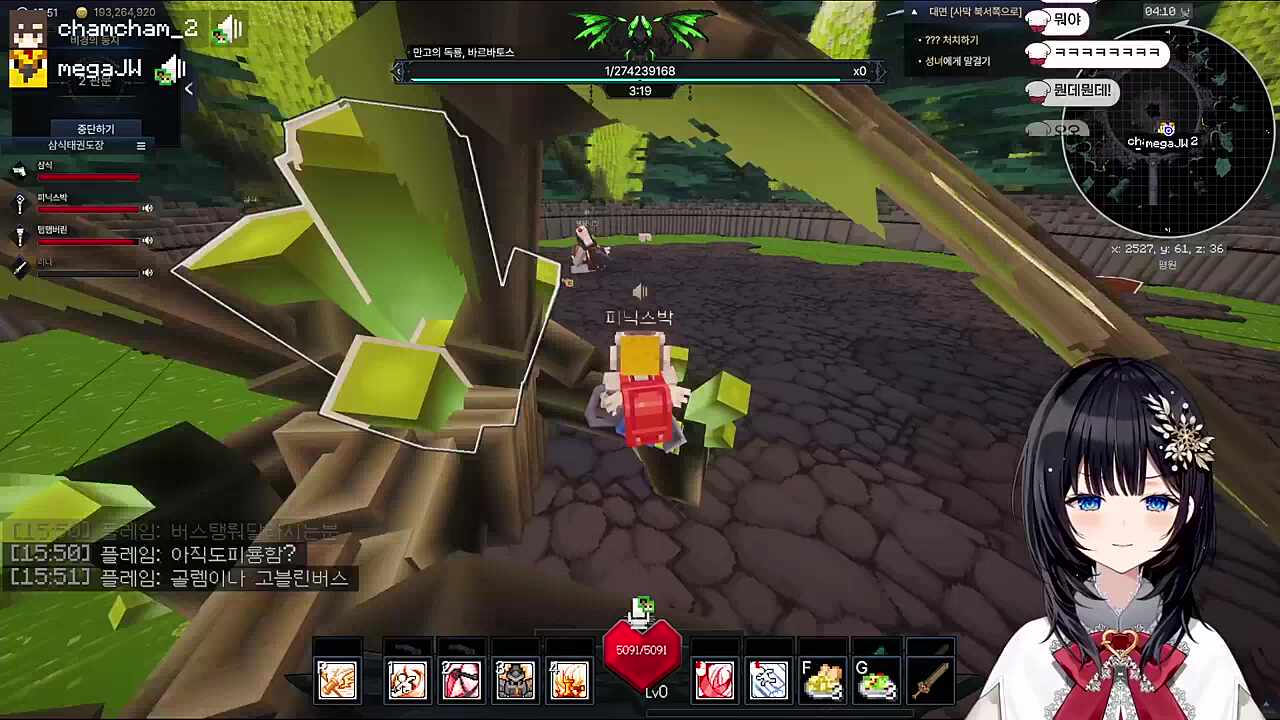The image size is (1280, 720).
Task: Use the F slot food item
Action: [823, 680]
